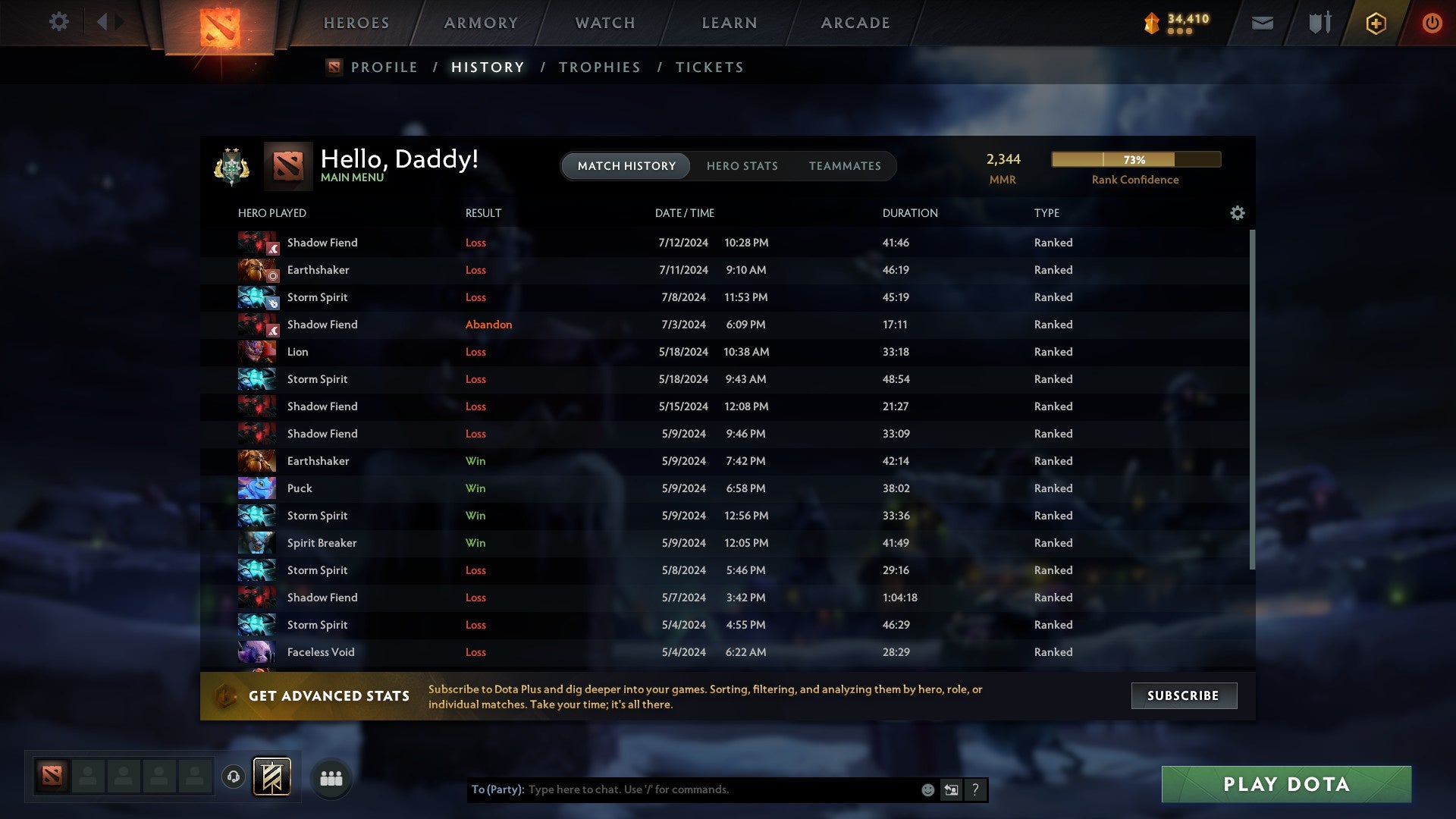Click the SUBSCRIBE button for Dota Plus

pyautogui.click(x=1183, y=695)
